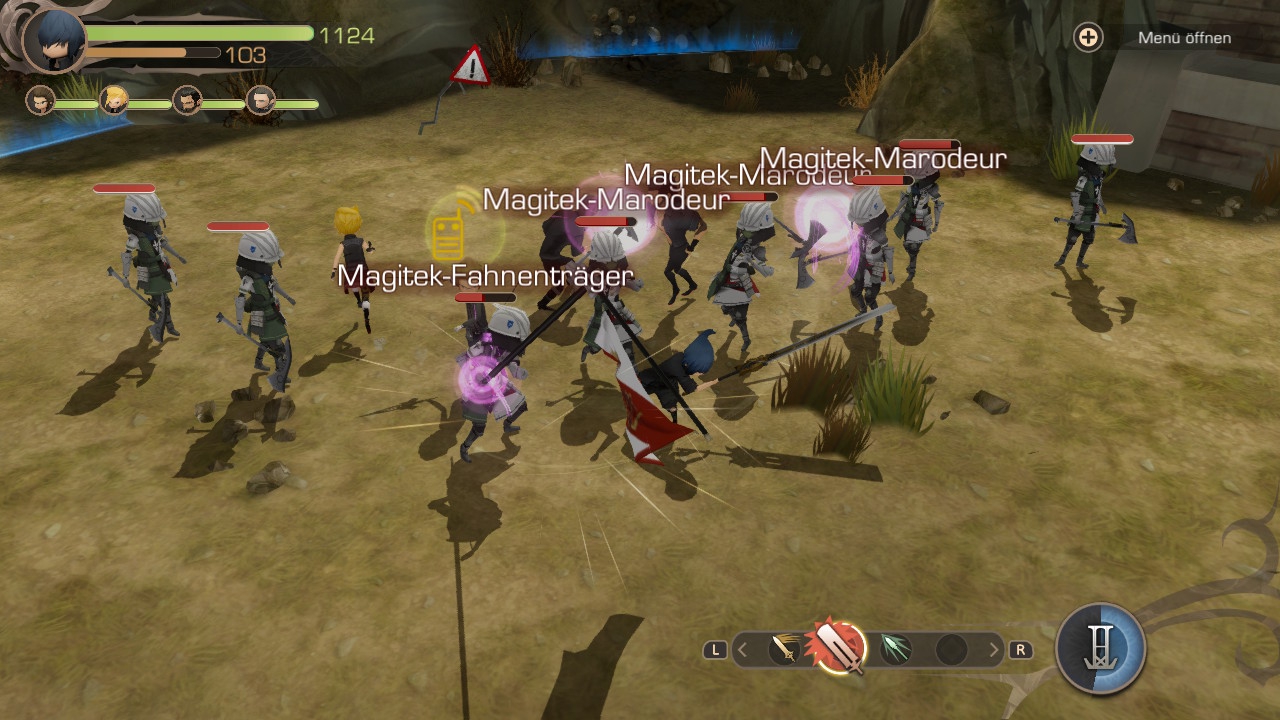The height and width of the screenshot is (720, 1280).
Task: Cycle skills with the left arrow
Action: [743, 650]
